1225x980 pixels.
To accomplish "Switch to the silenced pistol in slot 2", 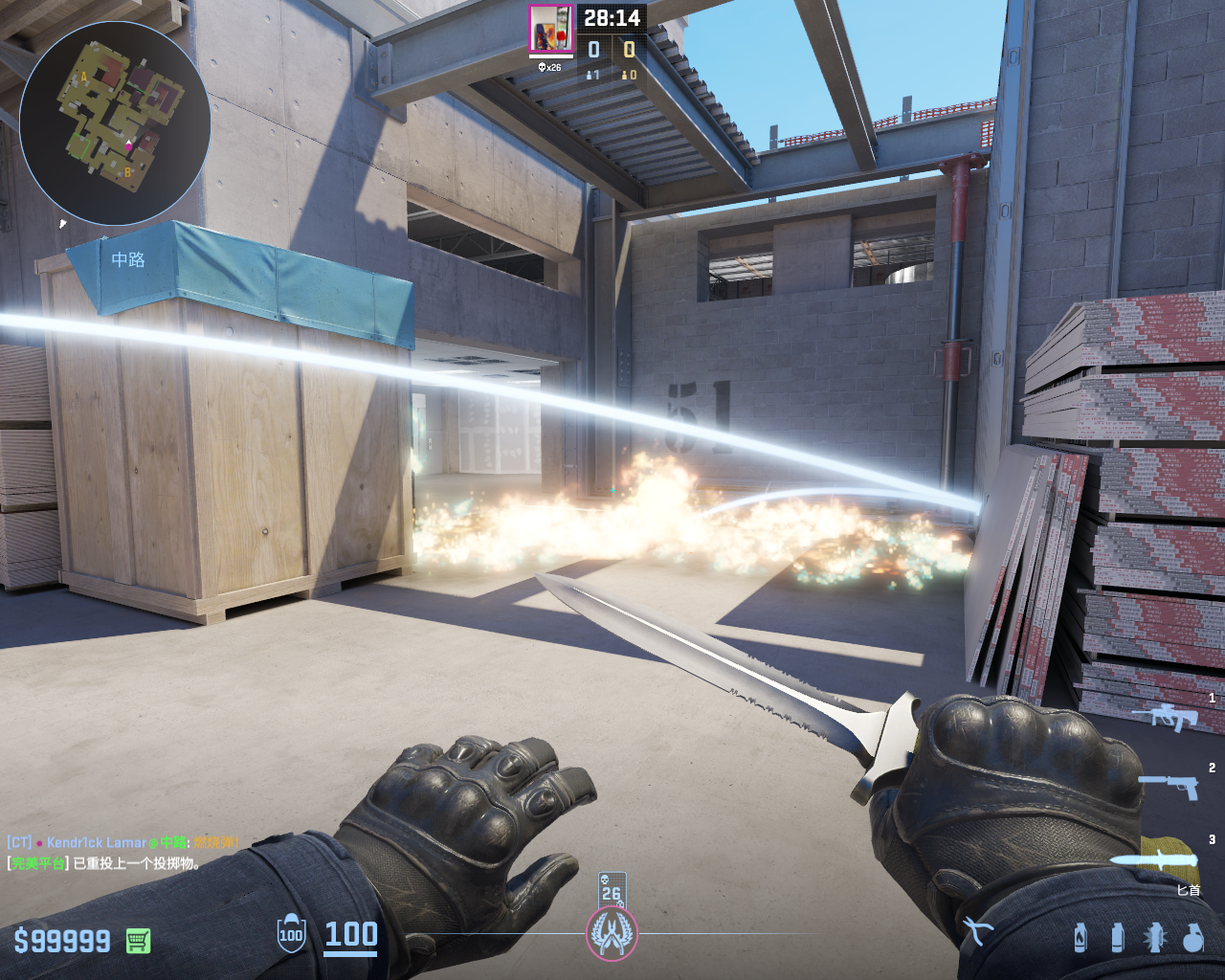I will pyautogui.click(x=1169, y=786).
